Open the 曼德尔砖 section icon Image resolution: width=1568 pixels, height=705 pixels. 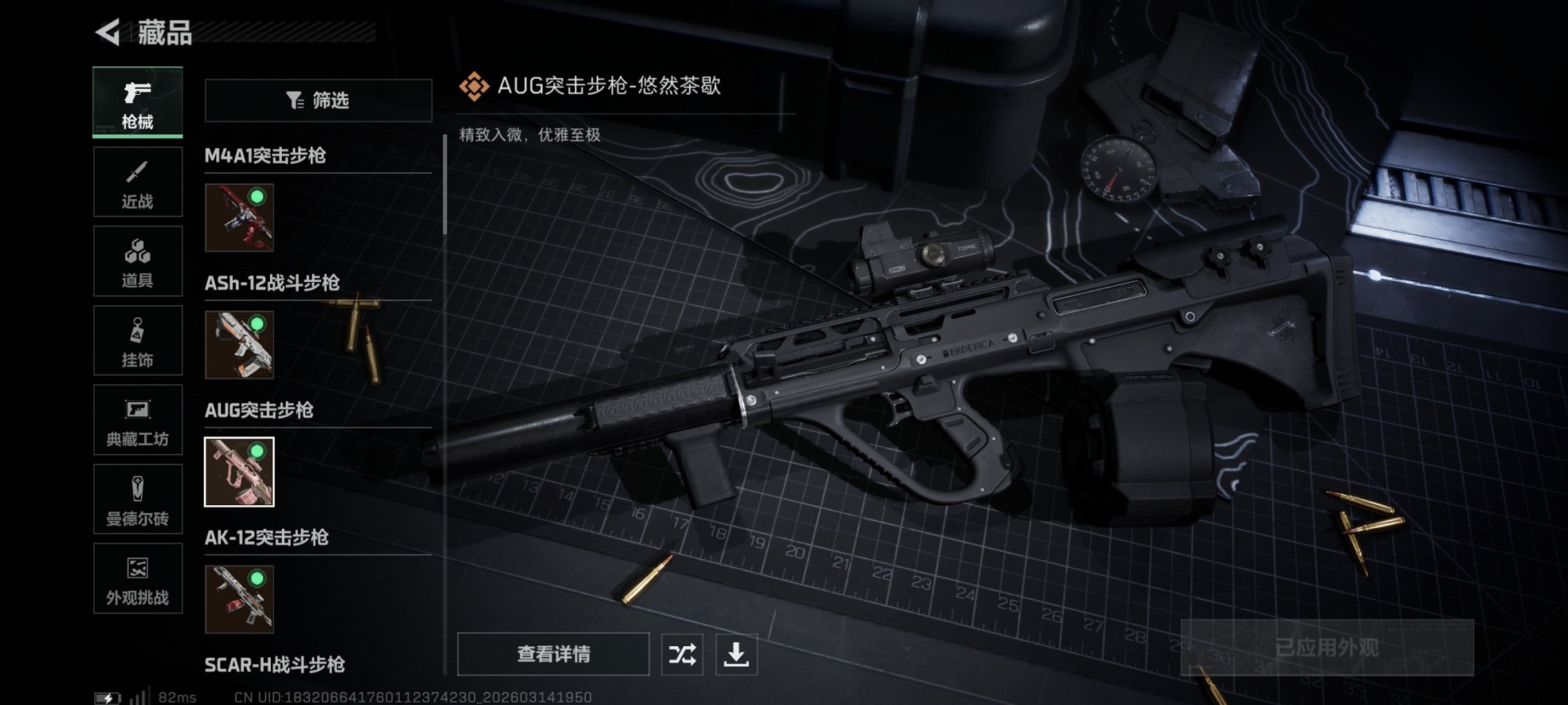pyautogui.click(x=137, y=499)
